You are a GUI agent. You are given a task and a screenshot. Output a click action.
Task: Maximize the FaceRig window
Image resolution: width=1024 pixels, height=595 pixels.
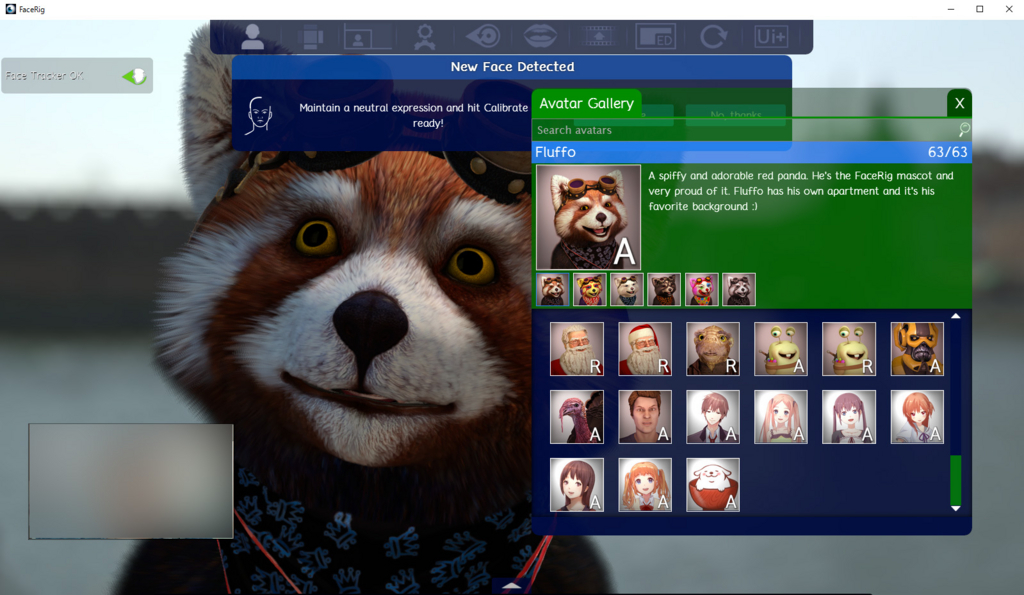point(979,9)
